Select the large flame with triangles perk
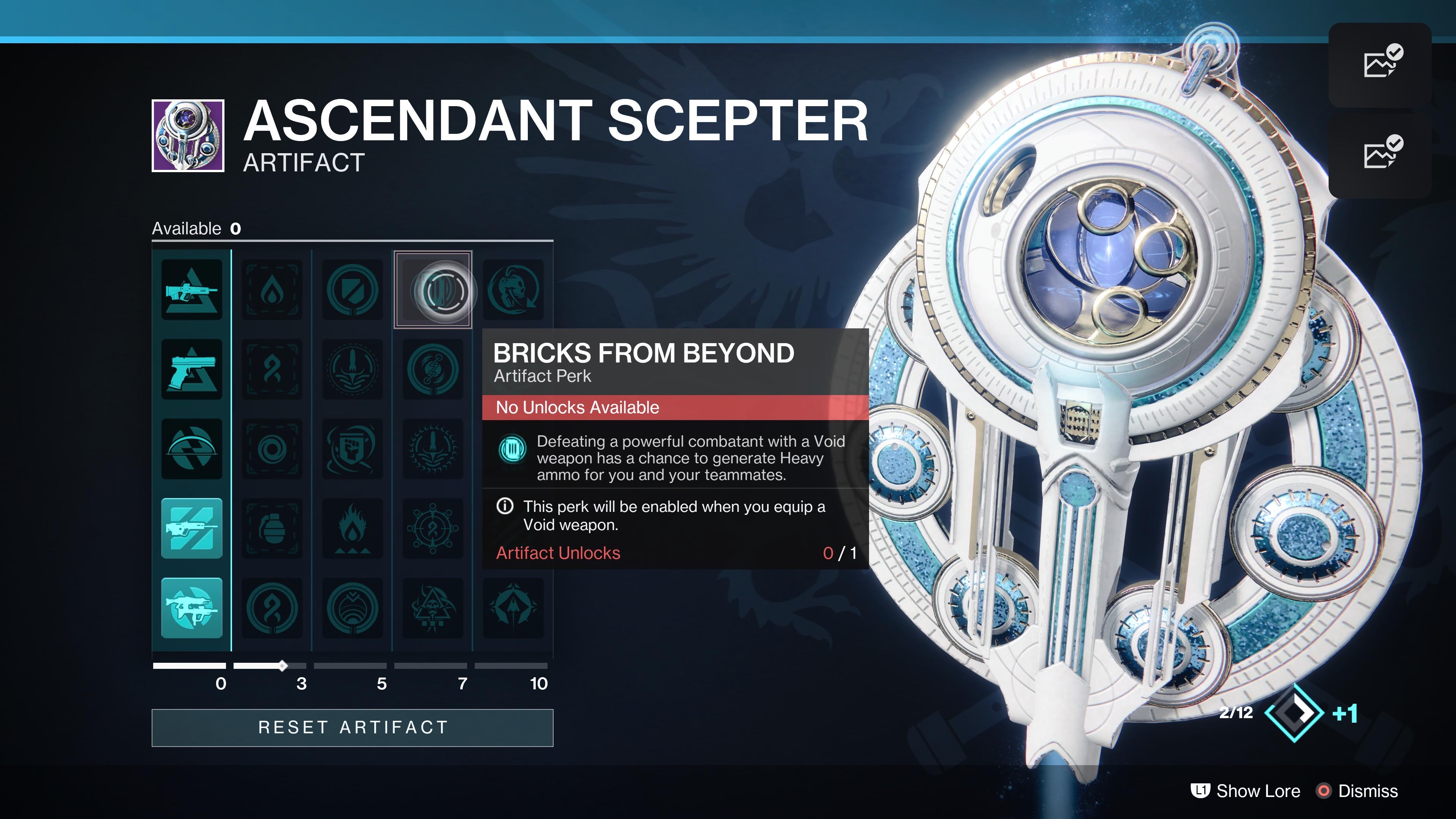 352,529
